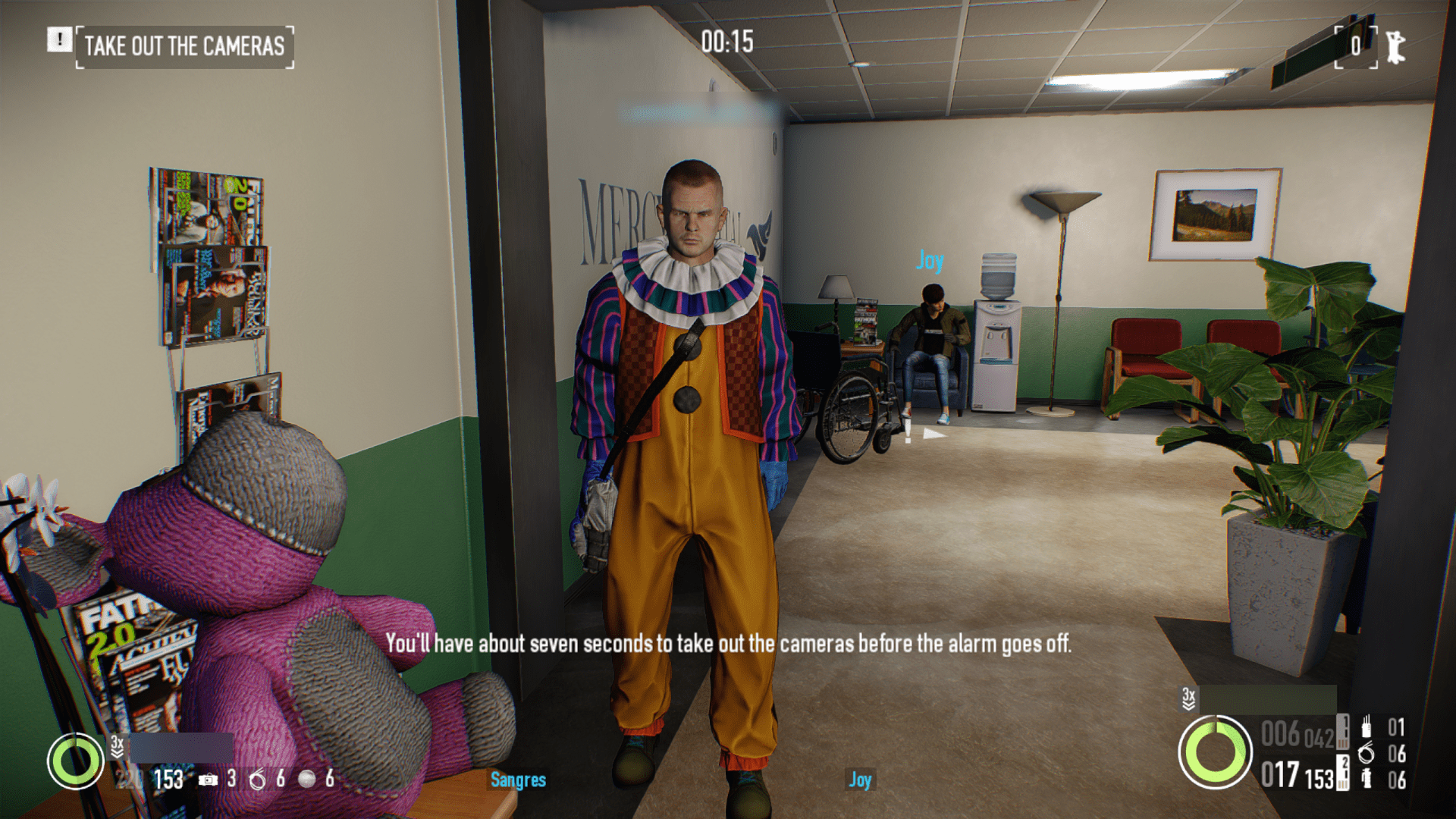Viewport: 1456px width, 819px height.
Task: Select the objective exclamation mark icon
Action: pos(59,39)
